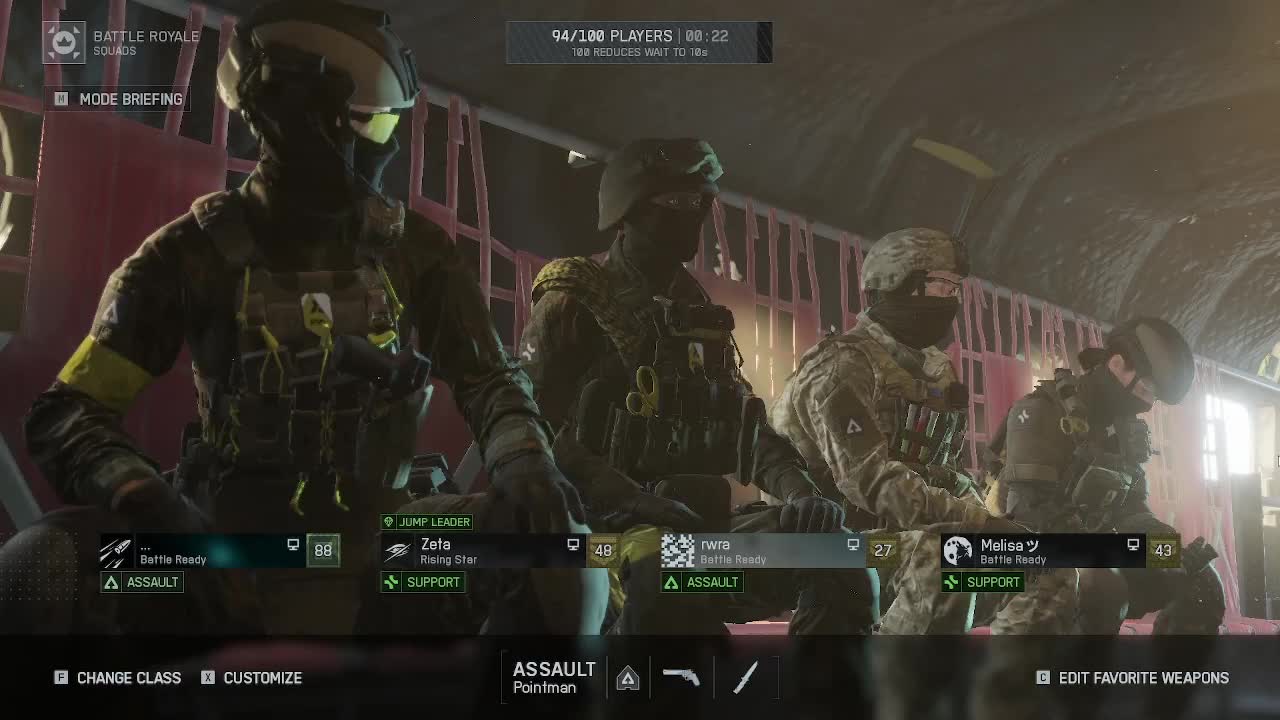1280x720 pixels.
Task: Open the Customize option
Action: click(252, 678)
